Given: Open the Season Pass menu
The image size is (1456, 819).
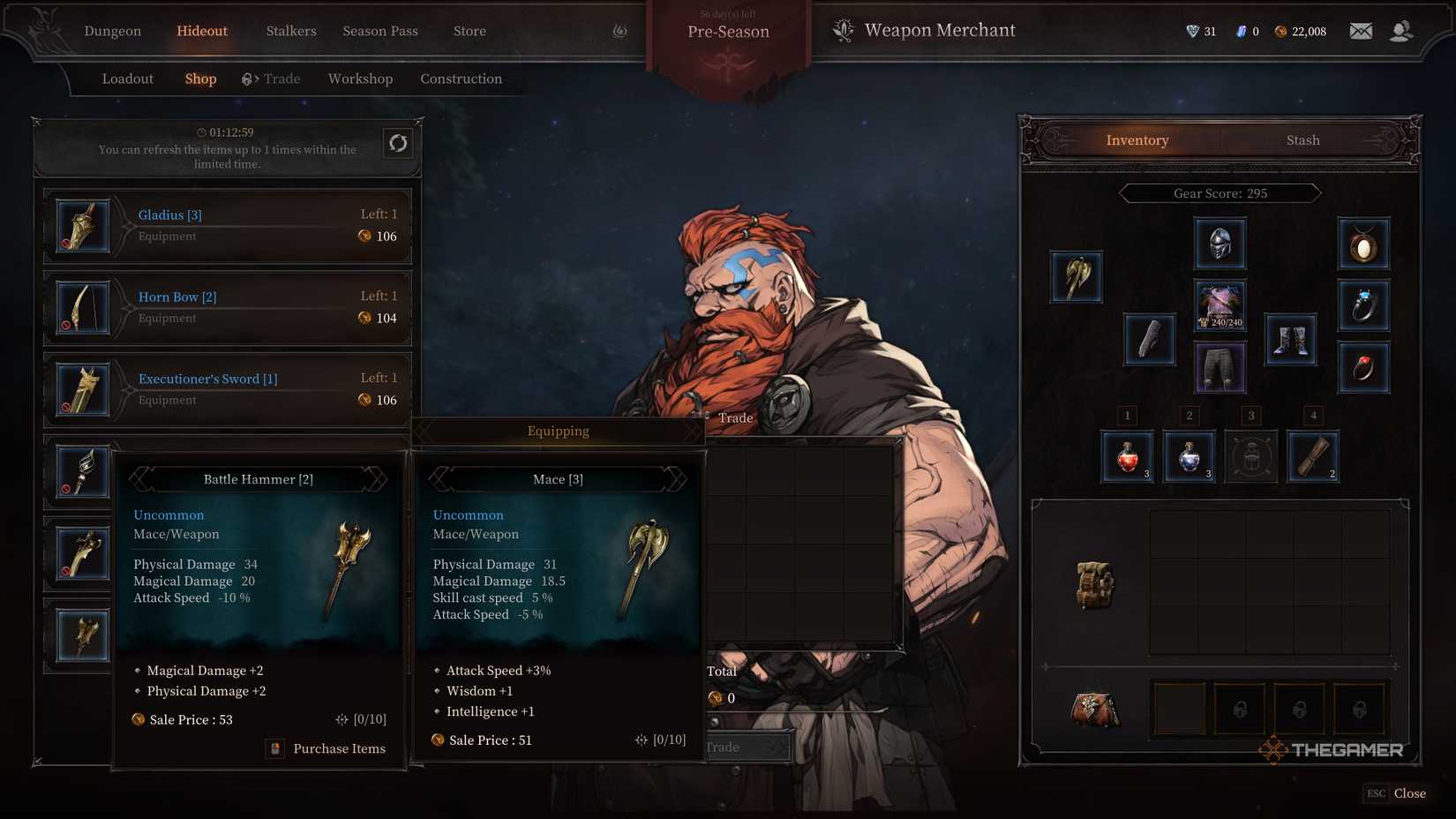Looking at the screenshot, I should [x=380, y=31].
